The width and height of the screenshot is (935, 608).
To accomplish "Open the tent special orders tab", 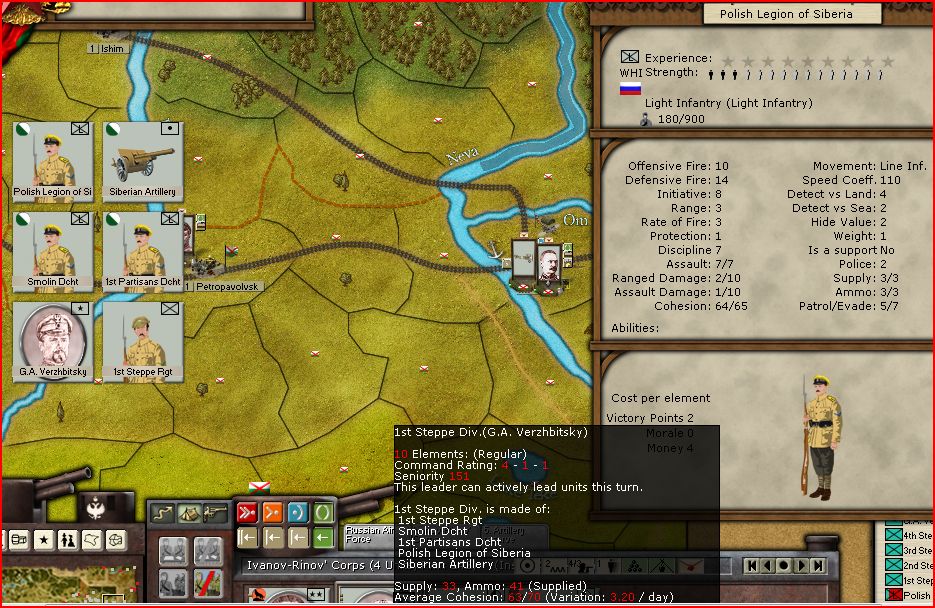I will click(188, 514).
